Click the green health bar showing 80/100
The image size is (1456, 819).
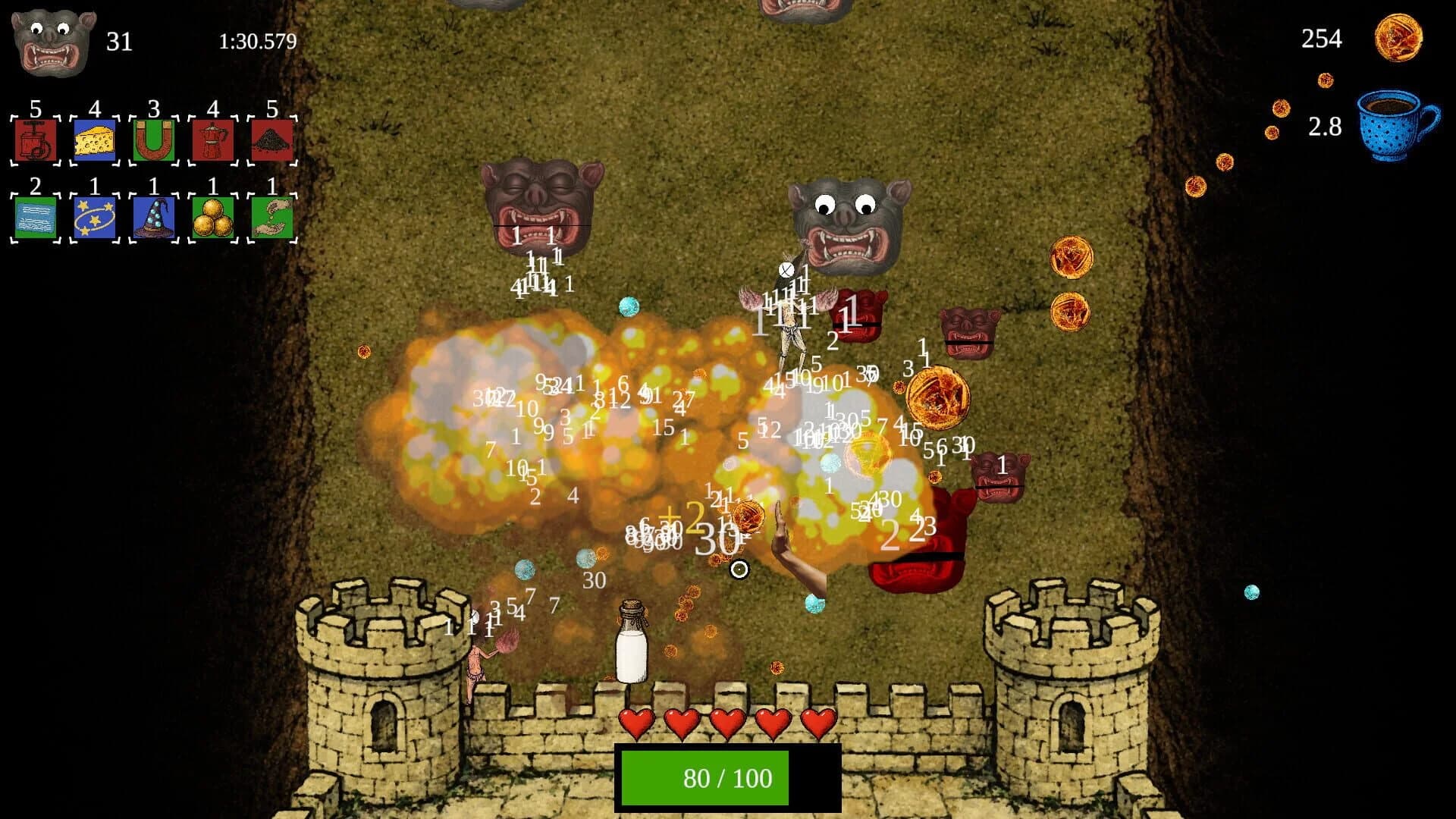click(728, 777)
